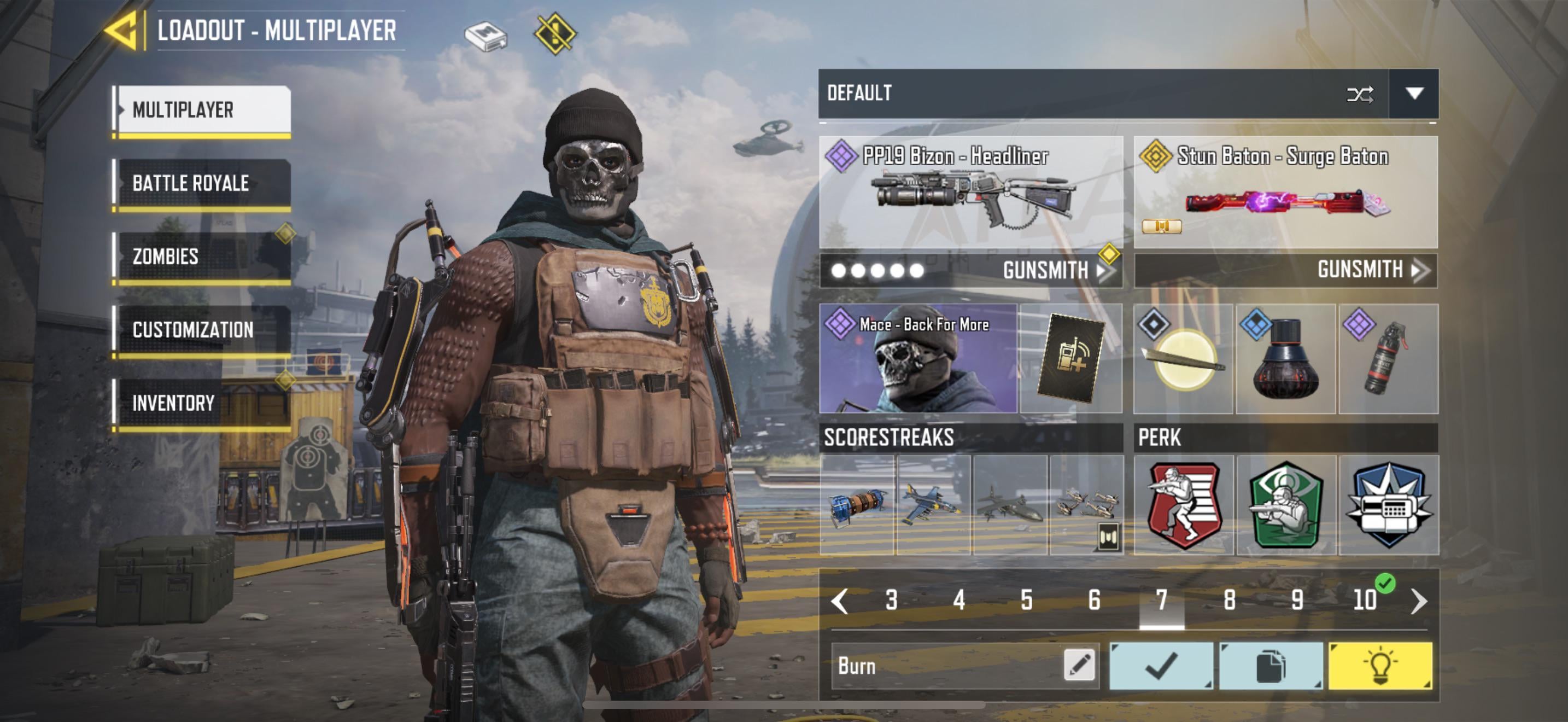Open the Inventory tab

coord(202,403)
